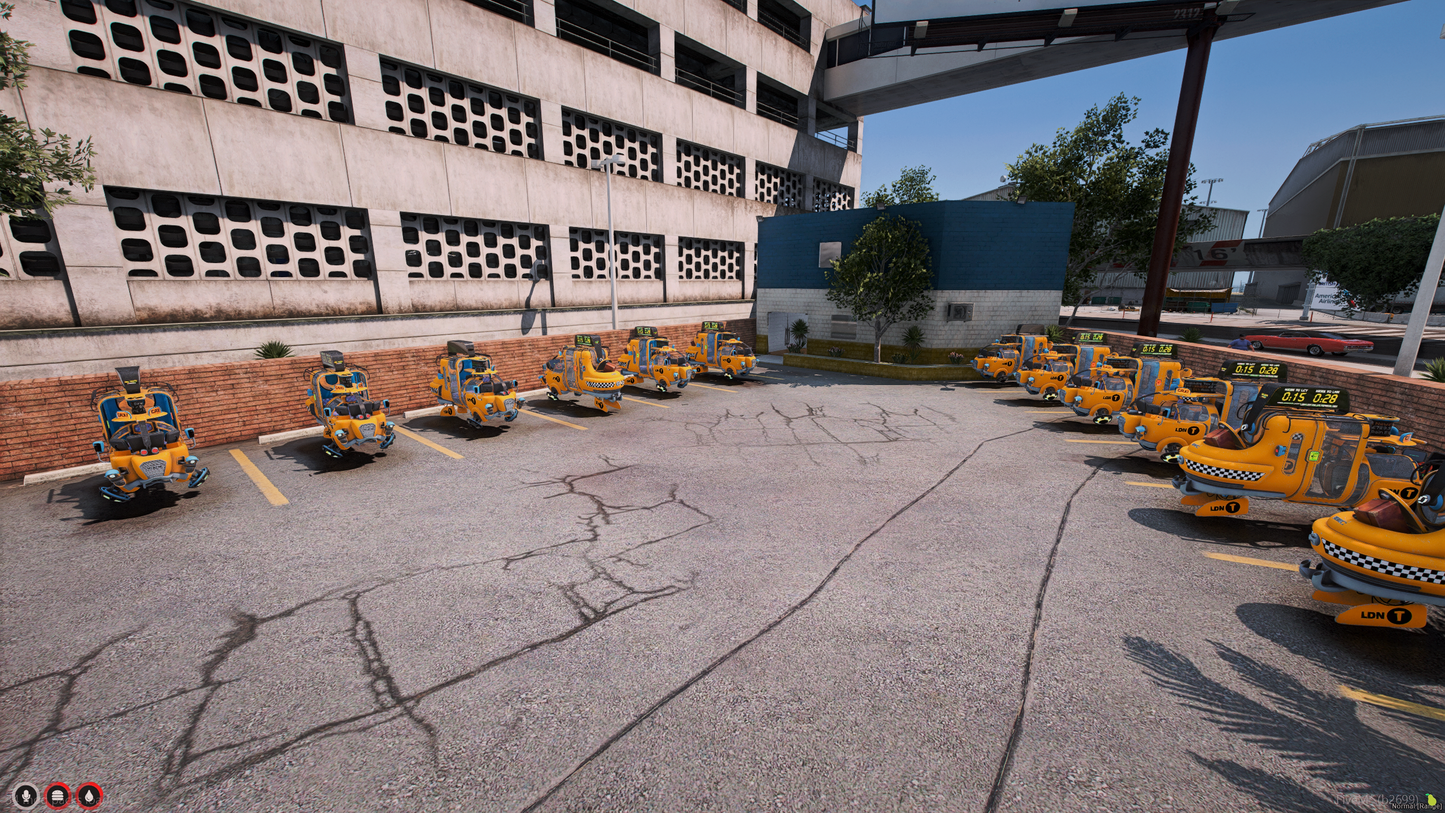Click the burger hunger indicator icon
1445x813 pixels.
click(x=57, y=798)
